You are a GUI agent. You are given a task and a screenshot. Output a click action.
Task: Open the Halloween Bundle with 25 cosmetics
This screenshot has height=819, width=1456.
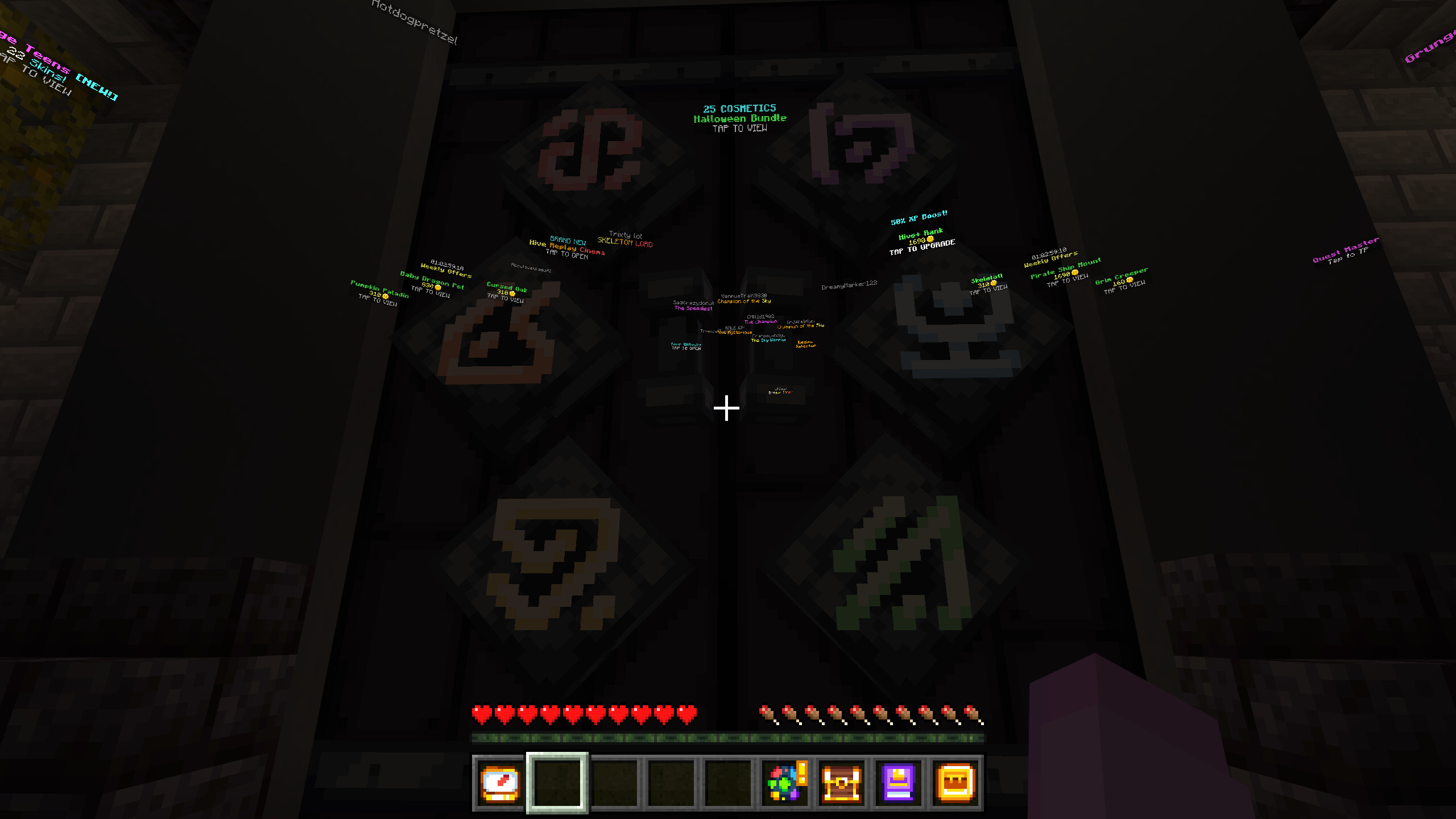tap(739, 118)
